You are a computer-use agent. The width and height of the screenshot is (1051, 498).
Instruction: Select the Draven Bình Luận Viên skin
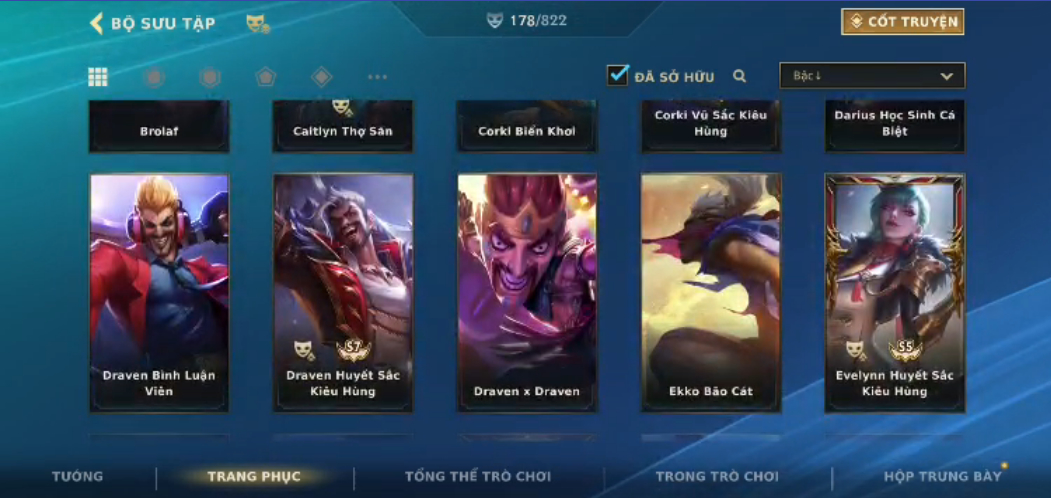pyautogui.click(x=159, y=292)
